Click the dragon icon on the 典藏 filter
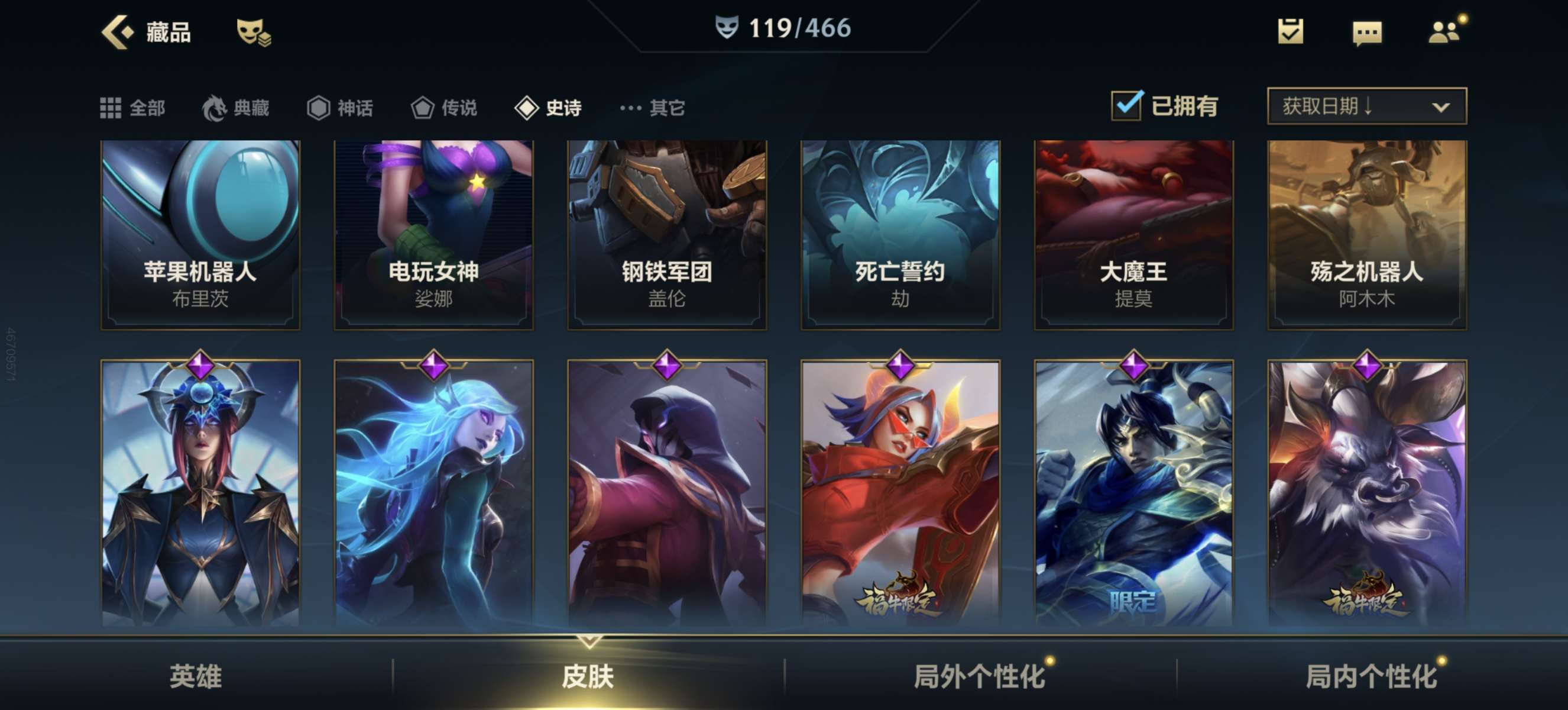Viewport: 1568px width, 710px height. coord(214,107)
